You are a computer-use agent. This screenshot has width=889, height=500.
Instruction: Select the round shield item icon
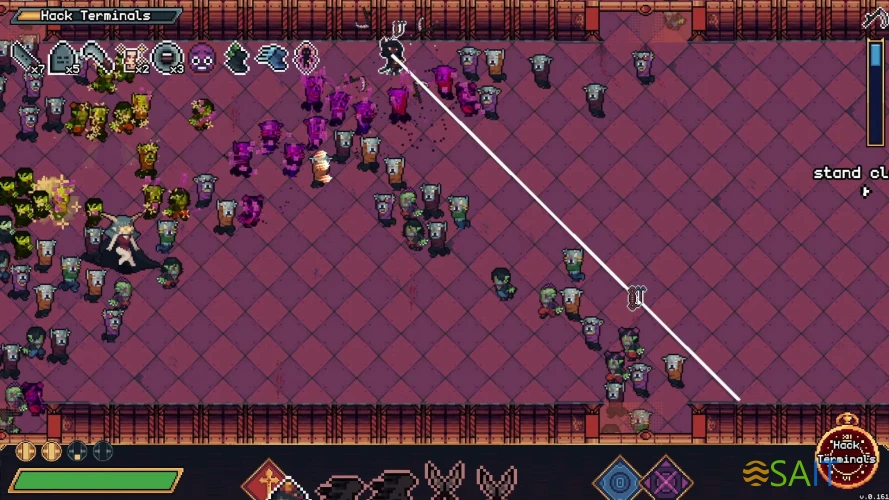167,58
